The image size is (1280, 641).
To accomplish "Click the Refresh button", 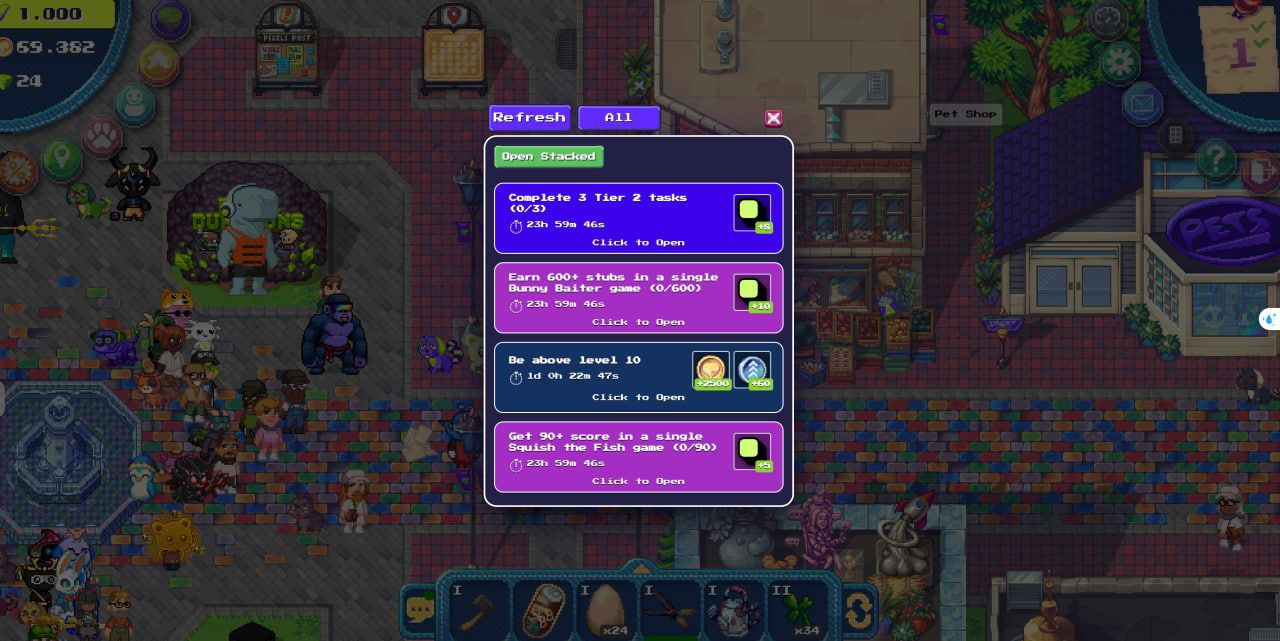I will pos(529,118).
